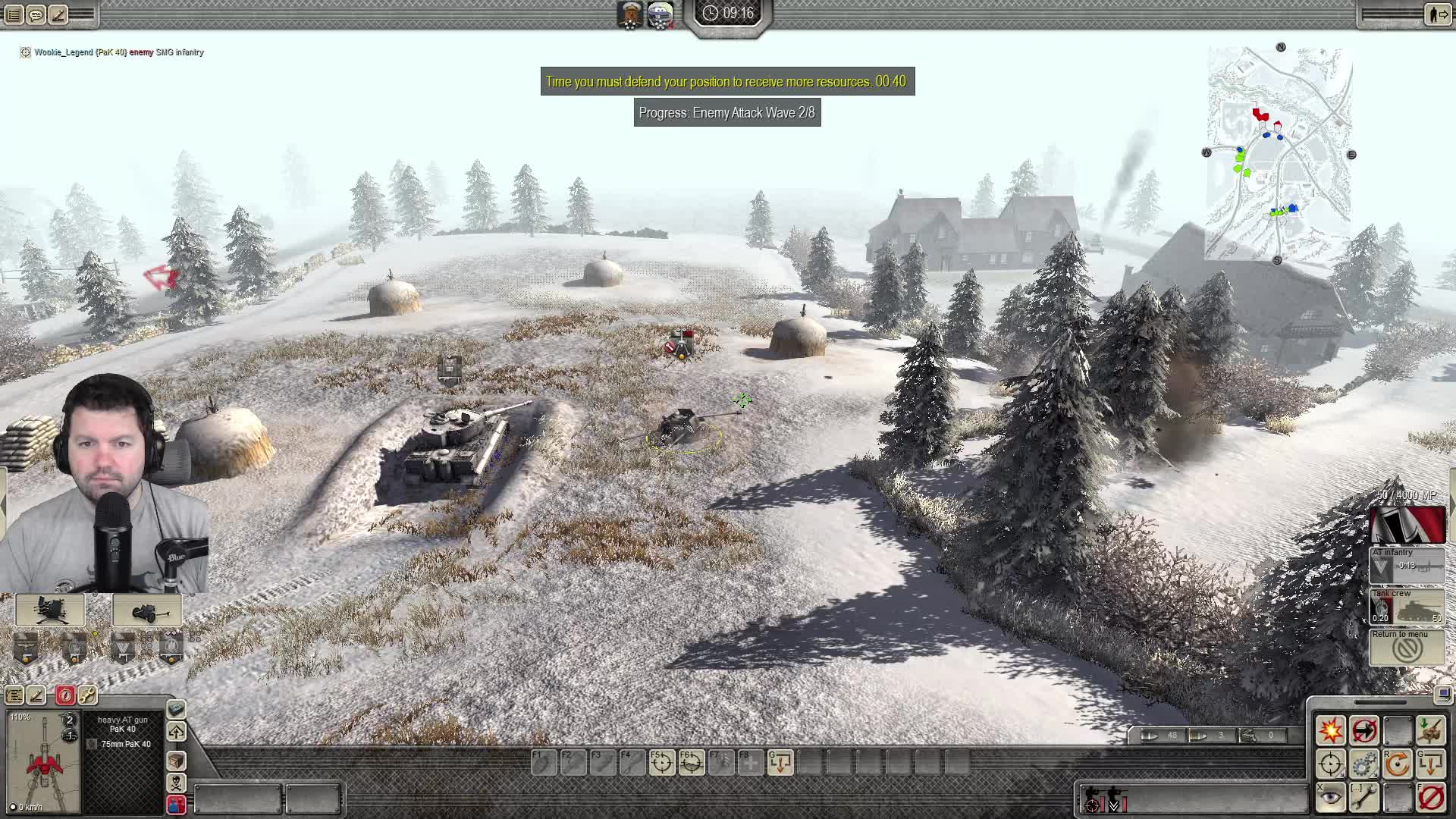Call in Tank crew reinforcements
Image resolution: width=1456 pixels, height=819 pixels.
[x=1407, y=607]
